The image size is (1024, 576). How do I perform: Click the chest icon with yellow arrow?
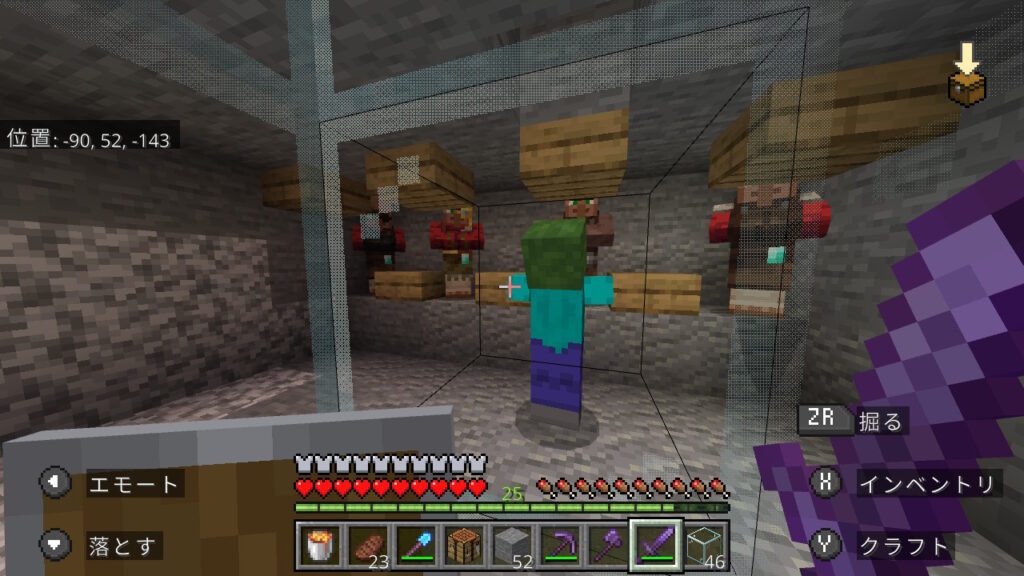(x=965, y=76)
